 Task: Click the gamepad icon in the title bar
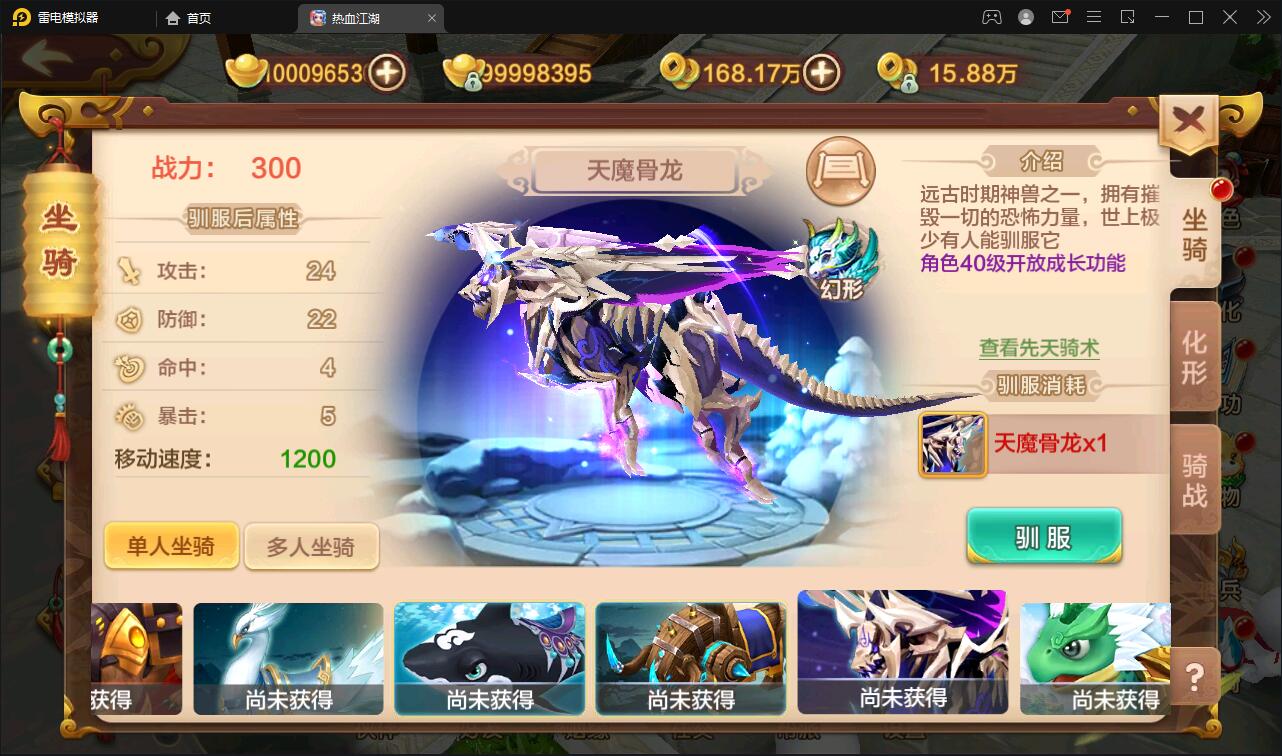coord(991,17)
